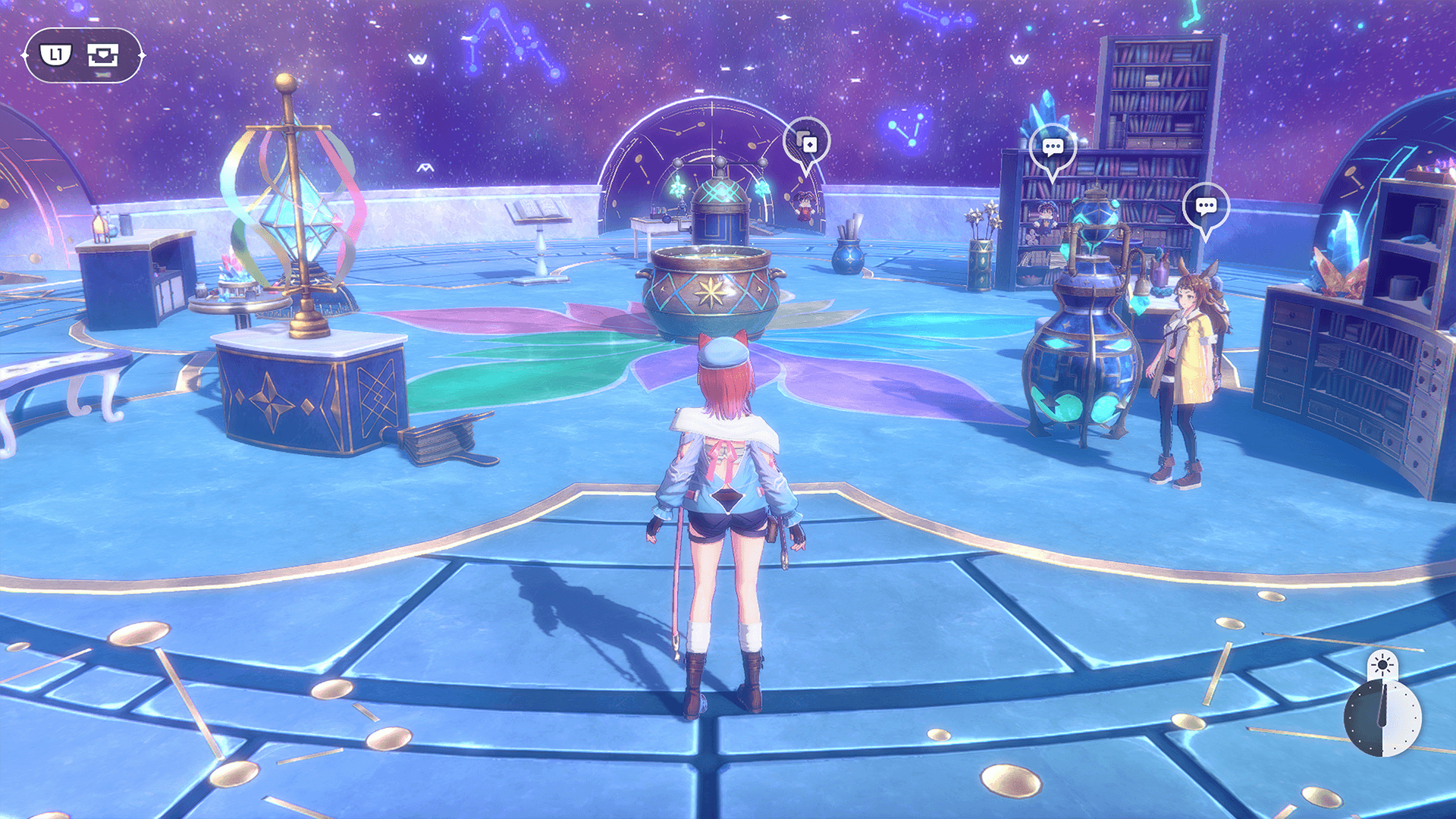The image size is (1456, 819).
Task: Click the speech bubble above the bookshelf doll
Action: point(1053,147)
